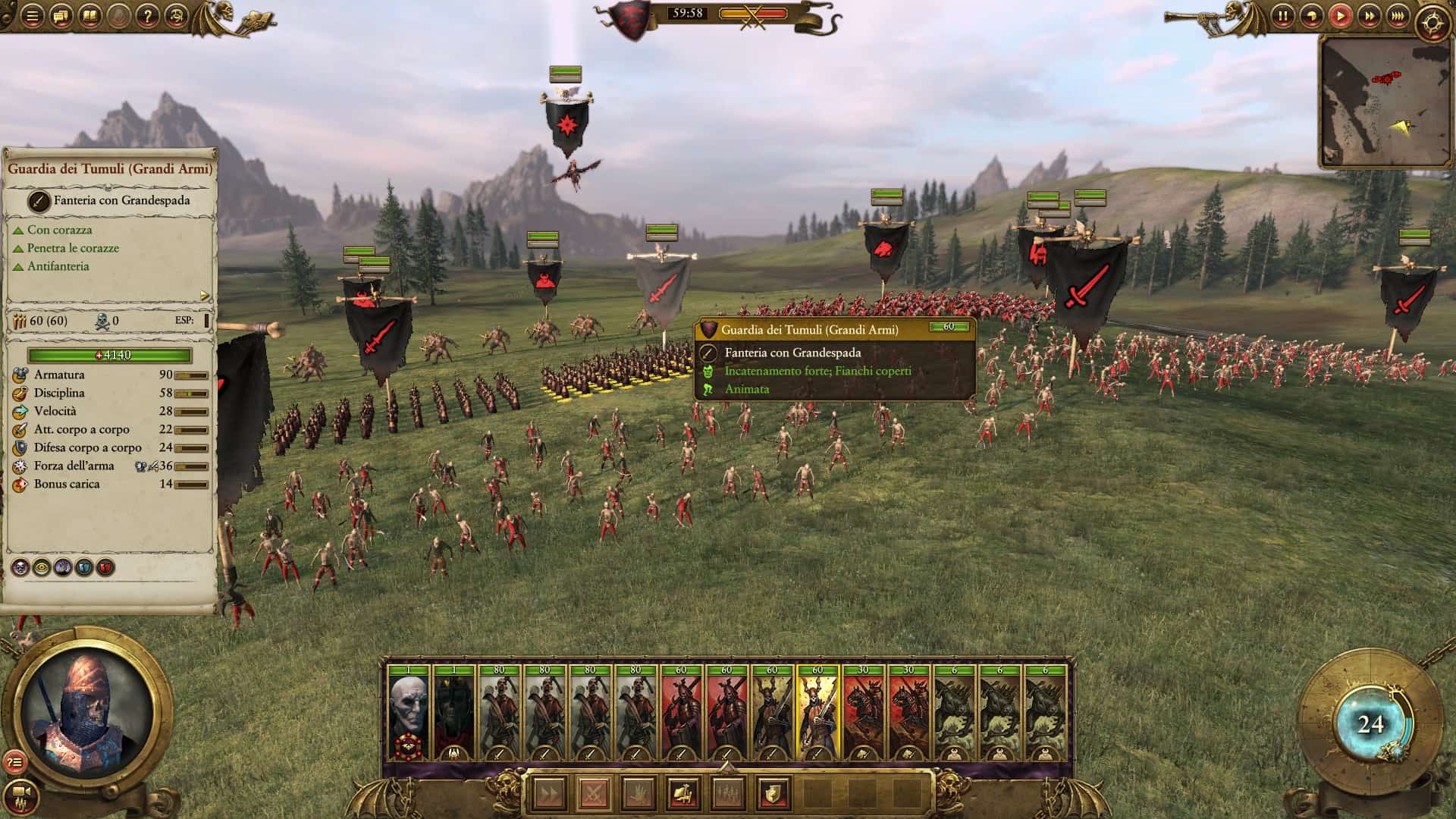Toggle the guard mode shield button

[x=773, y=795]
